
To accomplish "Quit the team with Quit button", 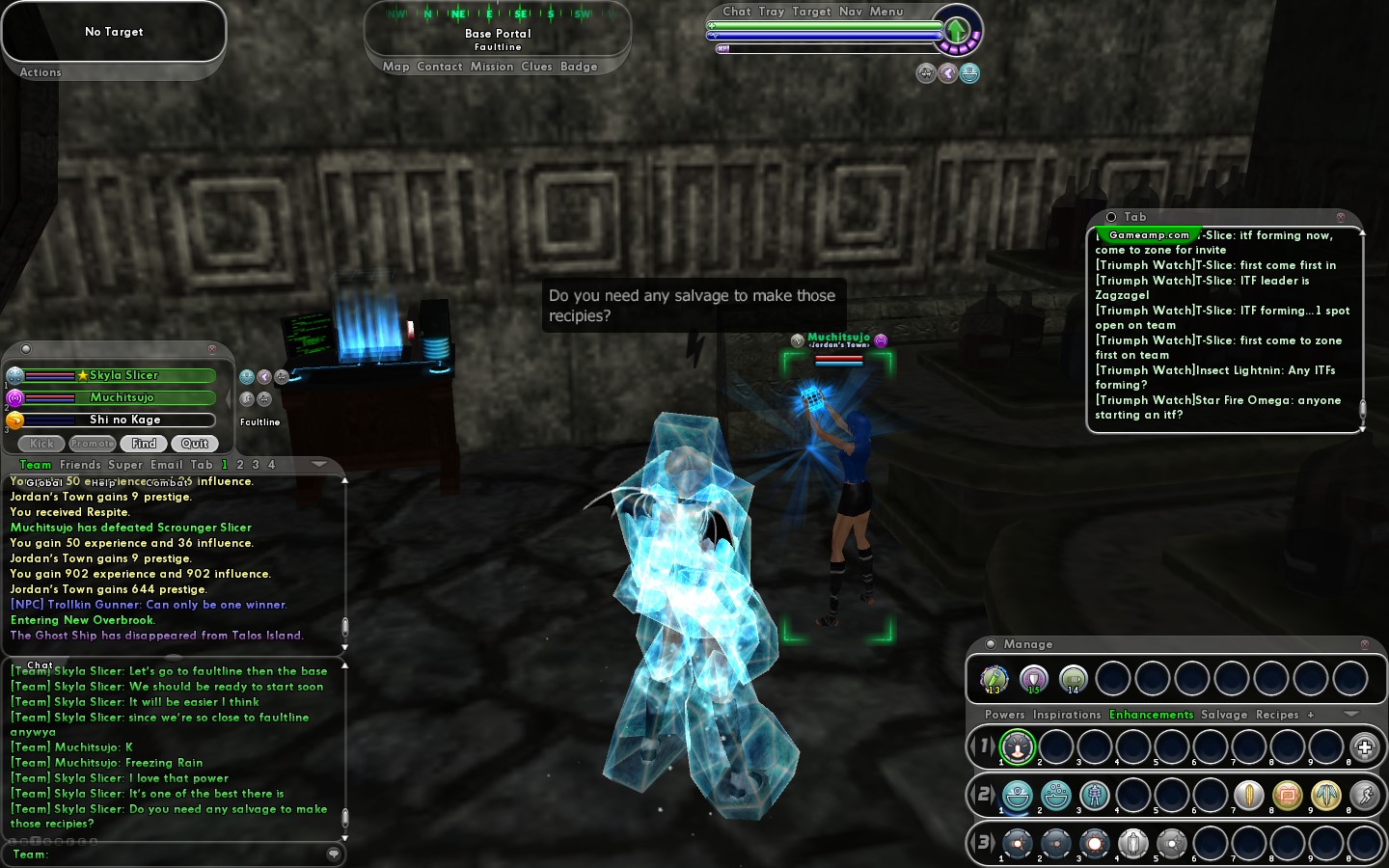I will tap(195, 444).
